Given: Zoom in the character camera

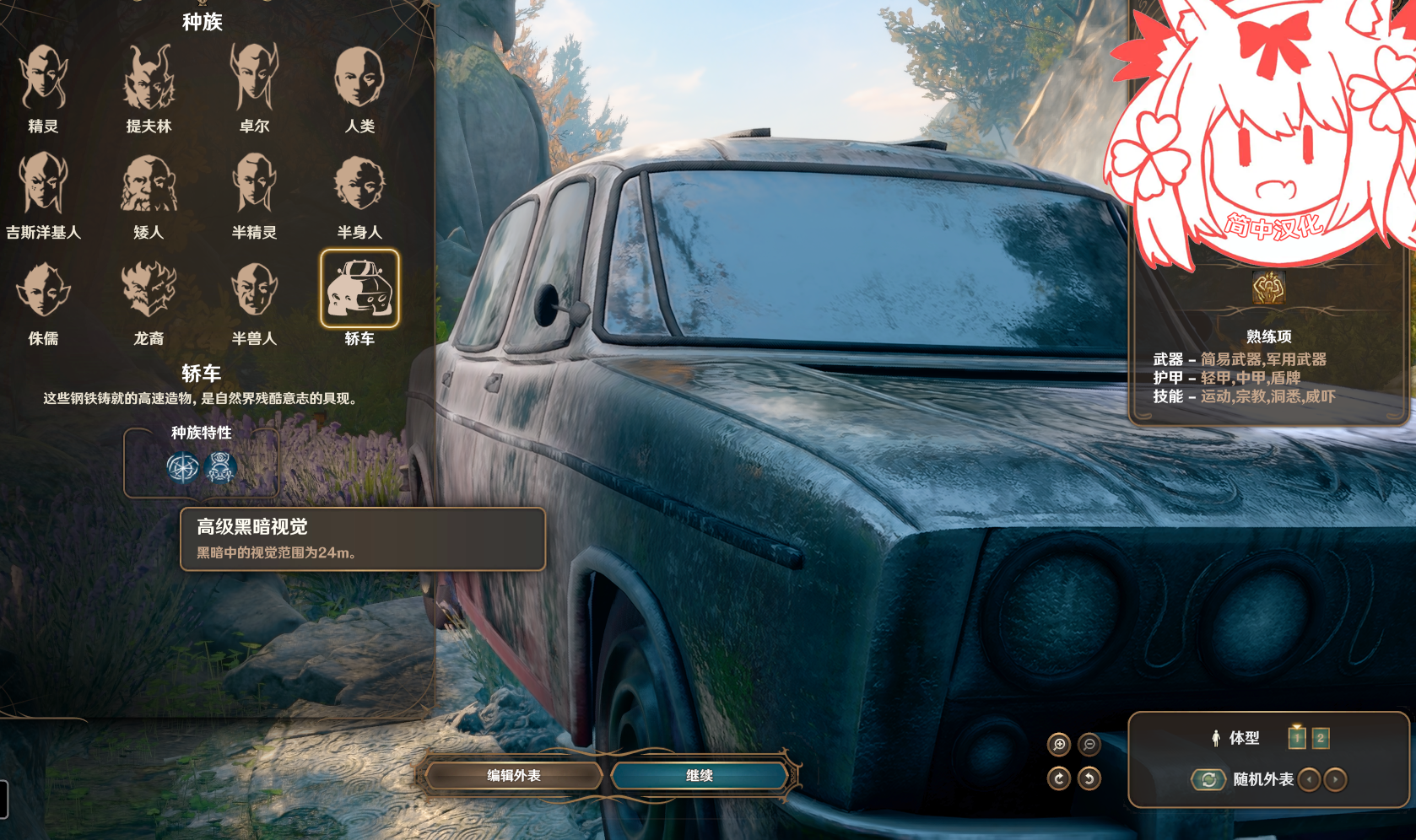Looking at the screenshot, I should (x=1059, y=745).
